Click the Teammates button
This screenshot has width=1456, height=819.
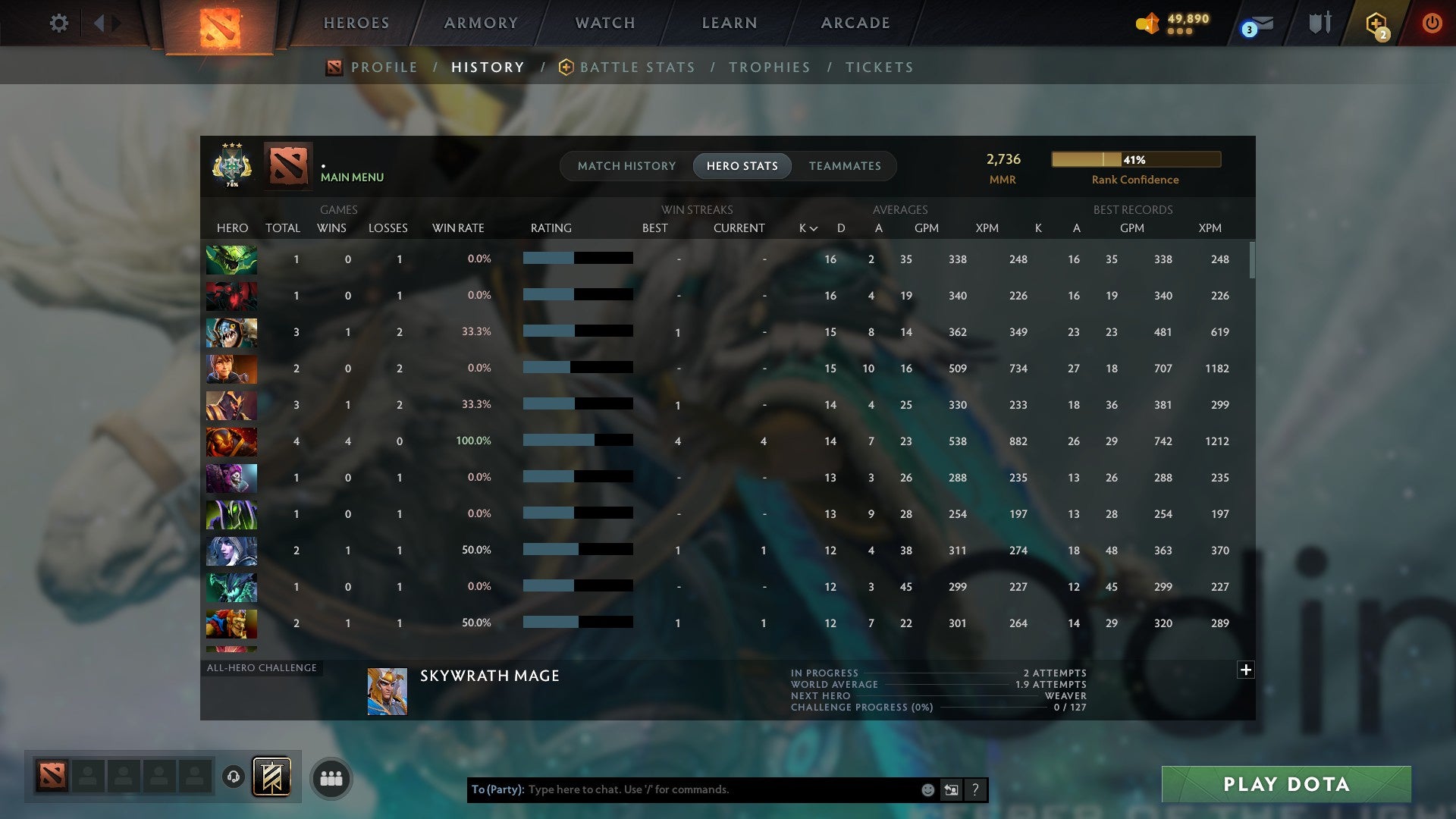tap(845, 165)
